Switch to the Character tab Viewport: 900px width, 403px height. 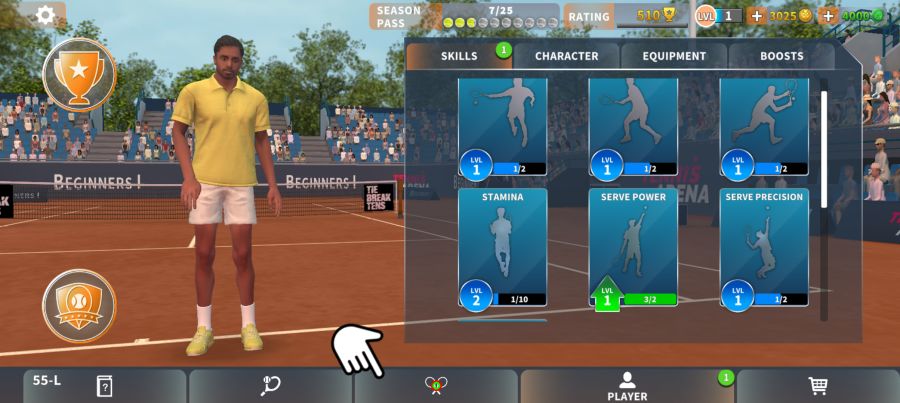[566, 56]
